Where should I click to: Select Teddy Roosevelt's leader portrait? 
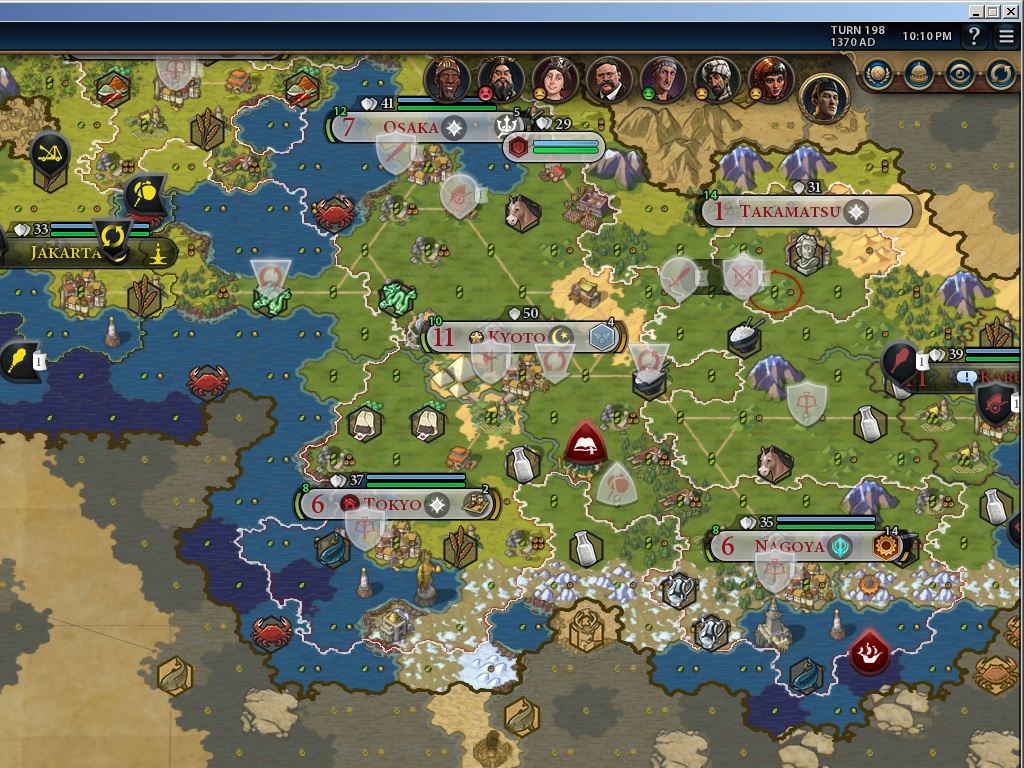coord(608,79)
